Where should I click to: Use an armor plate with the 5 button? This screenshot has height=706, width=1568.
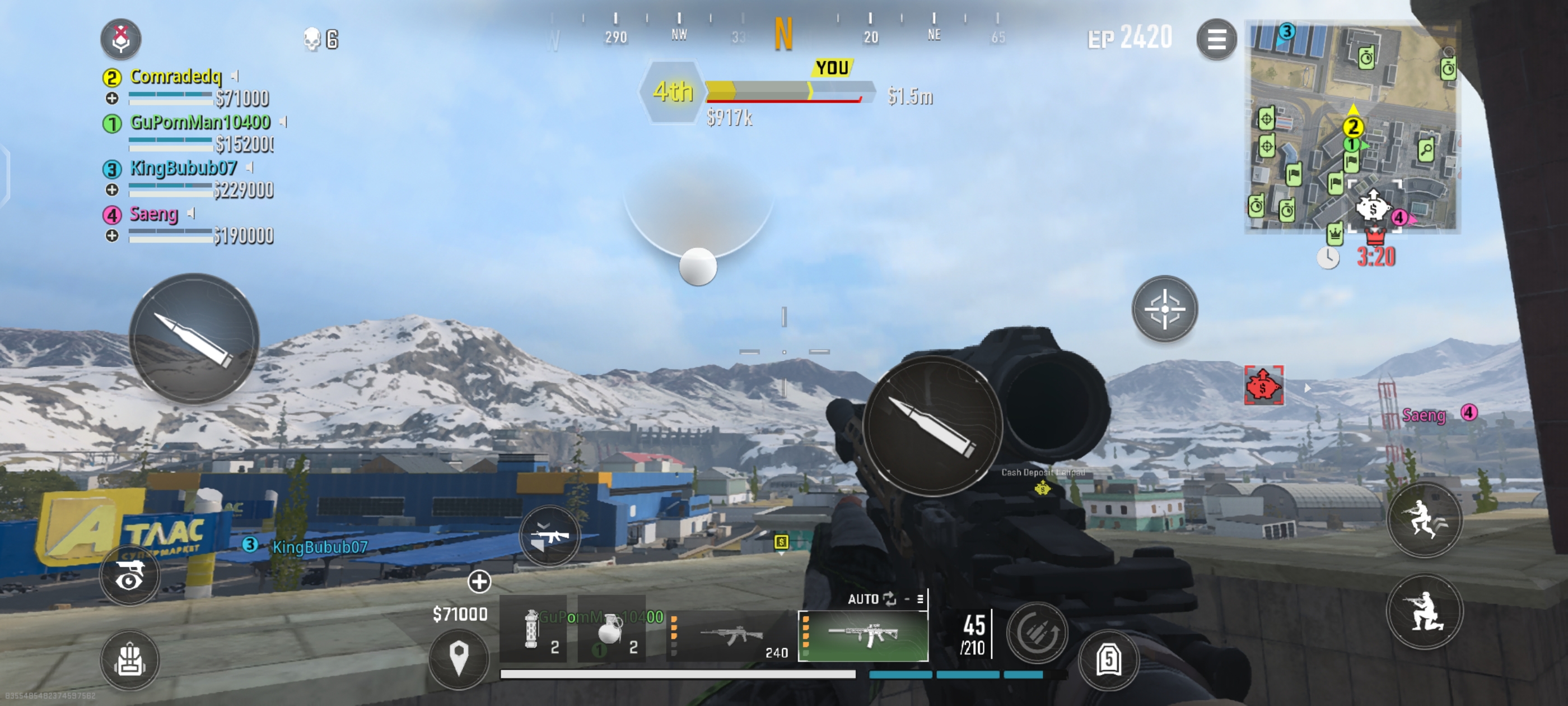(1108, 659)
